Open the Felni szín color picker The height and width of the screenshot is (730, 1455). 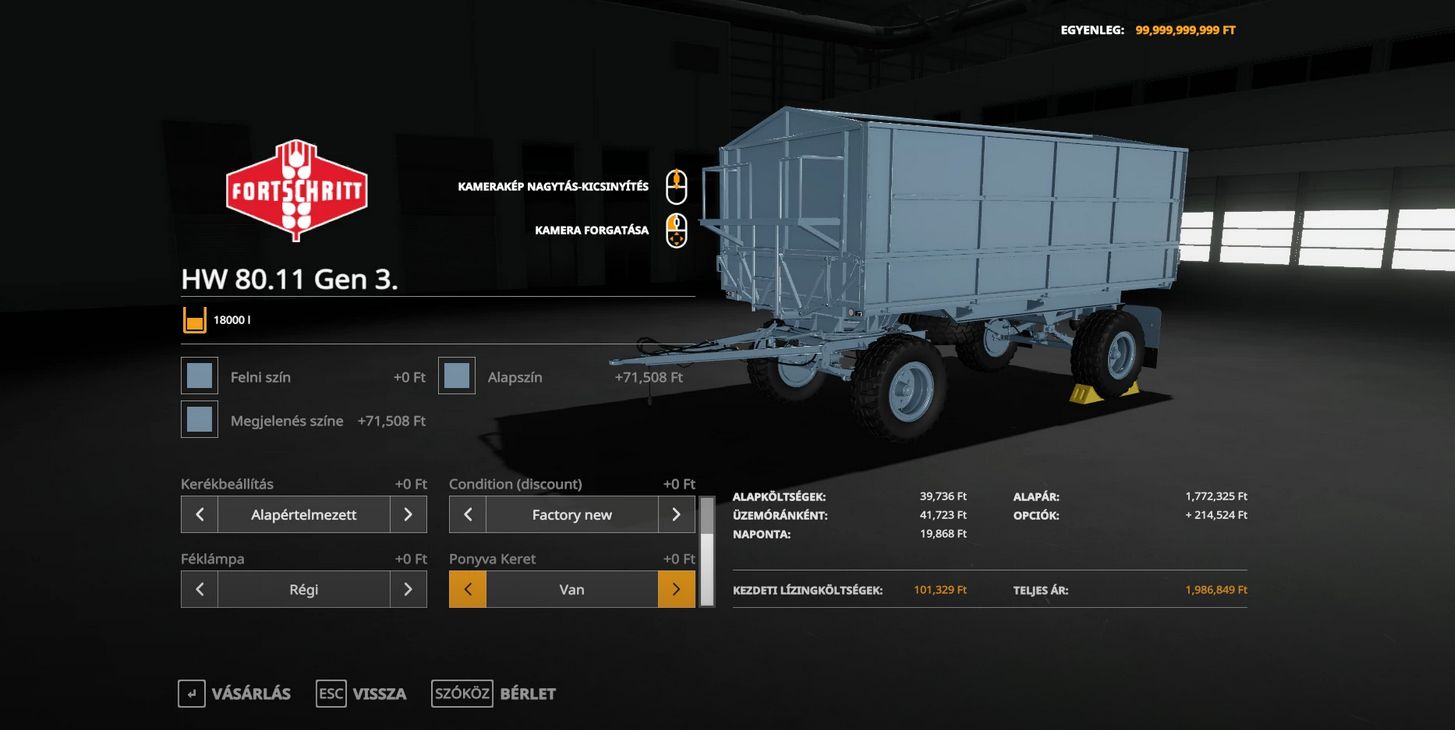pyautogui.click(x=200, y=376)
